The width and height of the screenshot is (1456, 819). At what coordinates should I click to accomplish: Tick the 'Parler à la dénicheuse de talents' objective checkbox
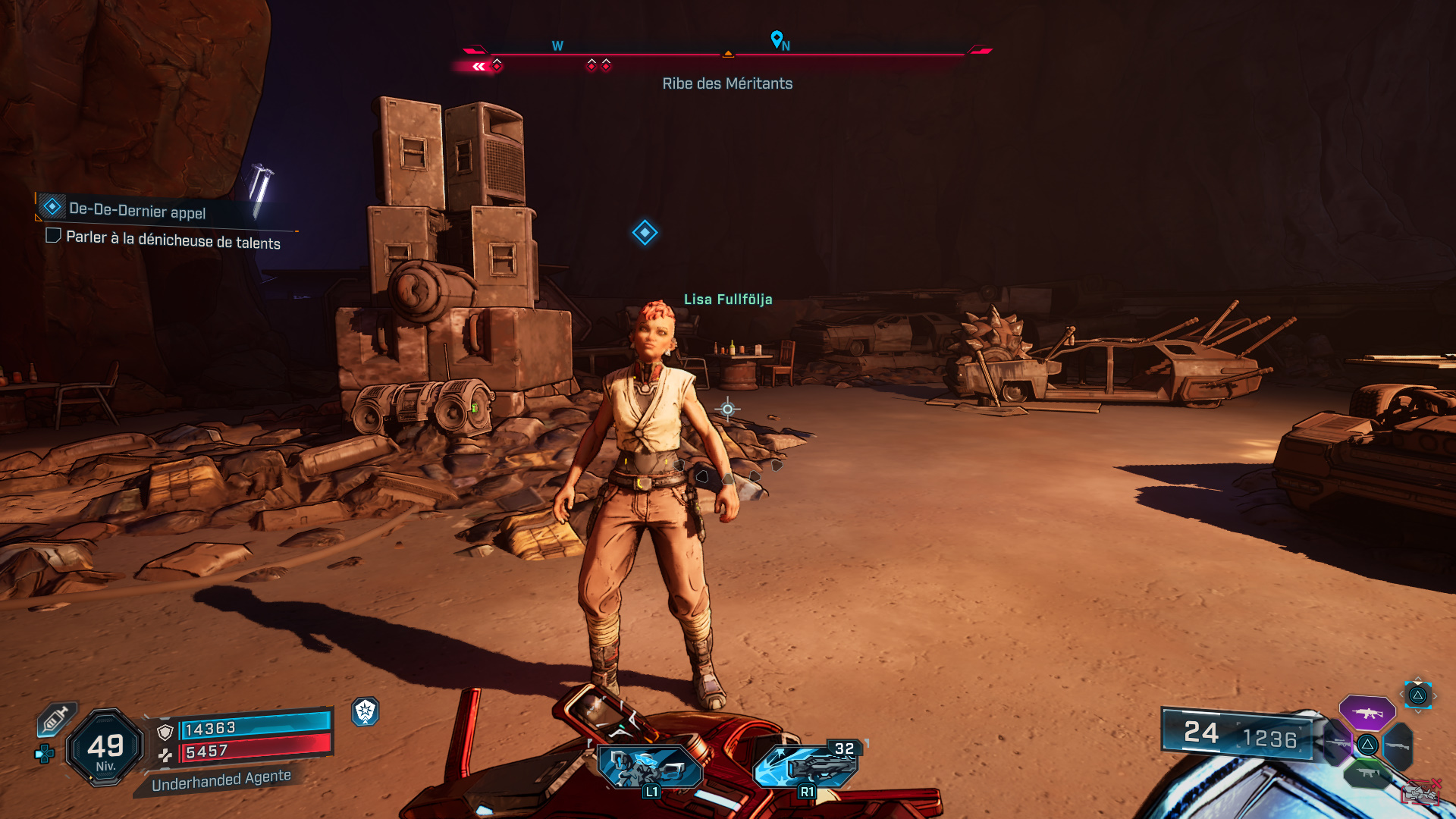coord(53,236)
